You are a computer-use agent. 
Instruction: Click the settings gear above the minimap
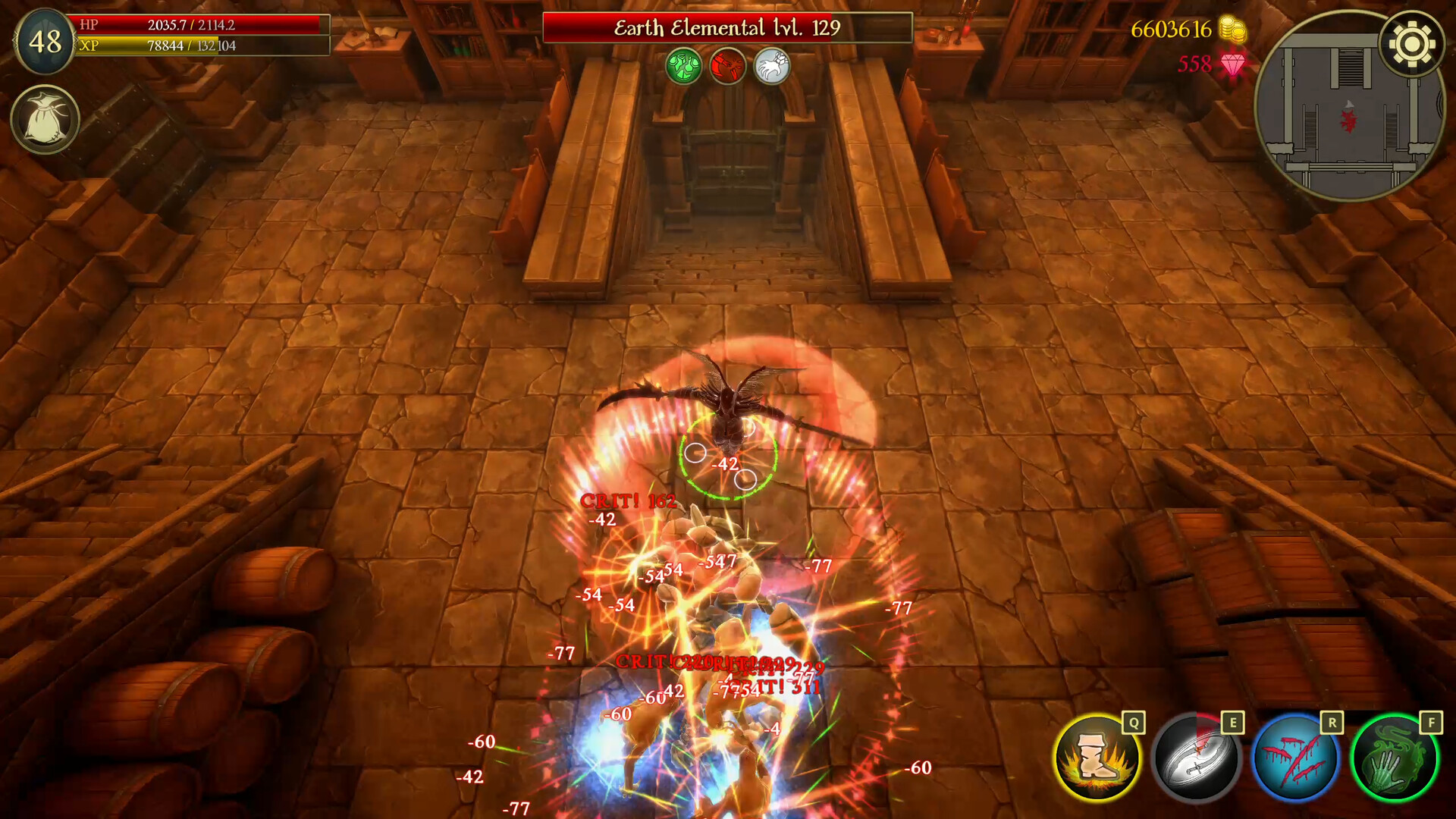(x=1409, y=47)
